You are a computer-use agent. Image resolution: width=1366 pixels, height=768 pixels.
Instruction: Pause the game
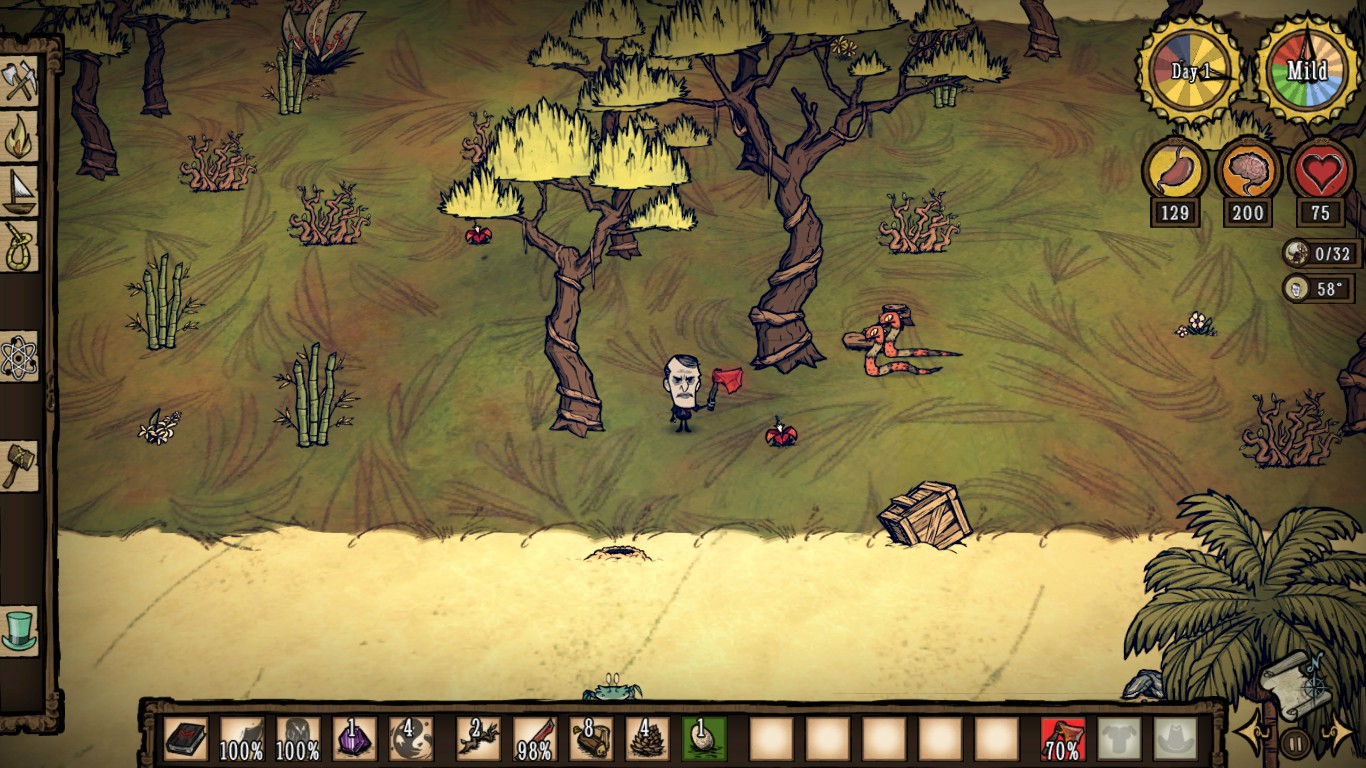[1295, 743]
